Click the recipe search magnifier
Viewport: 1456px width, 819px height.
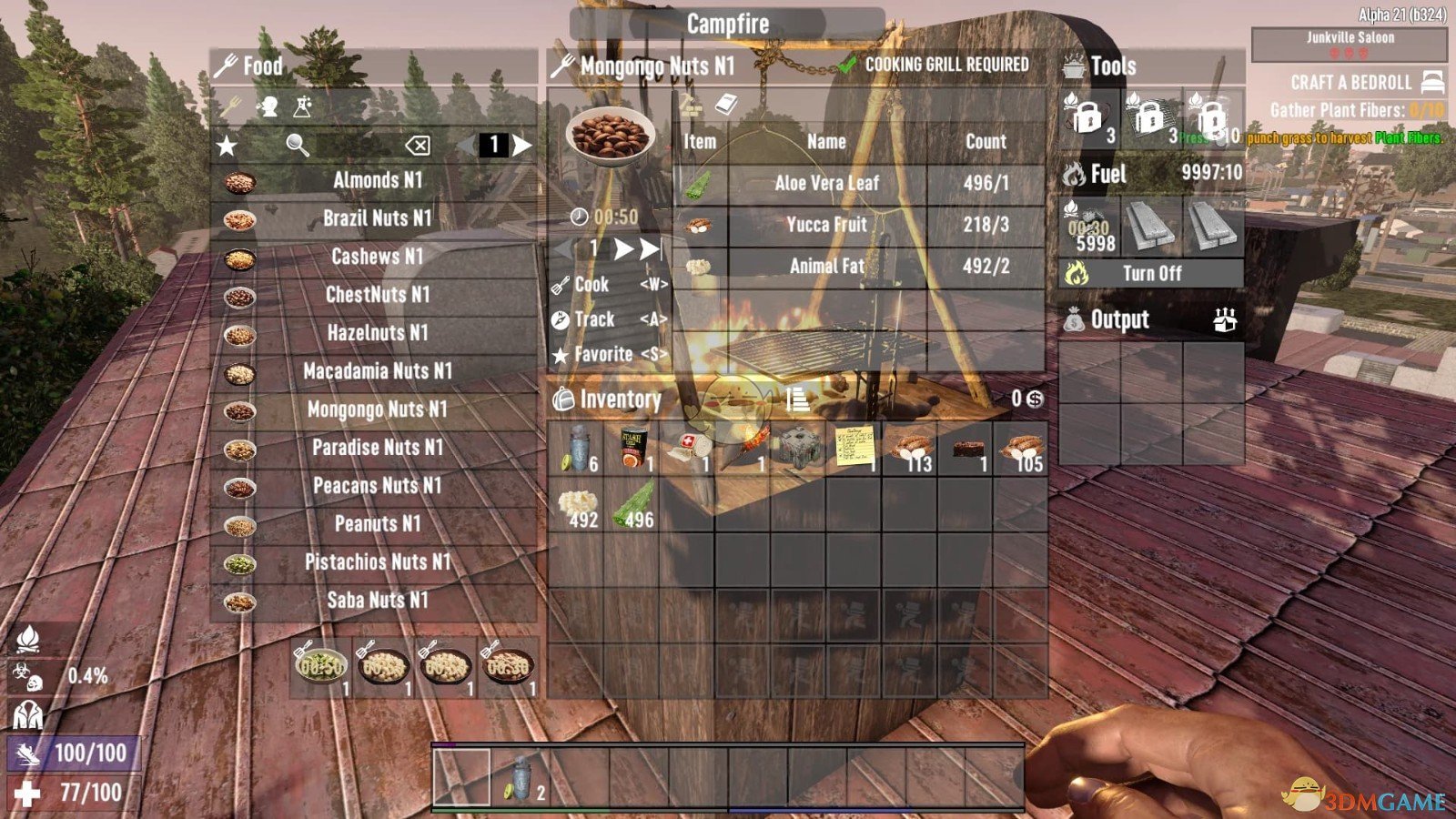[298, 146]
